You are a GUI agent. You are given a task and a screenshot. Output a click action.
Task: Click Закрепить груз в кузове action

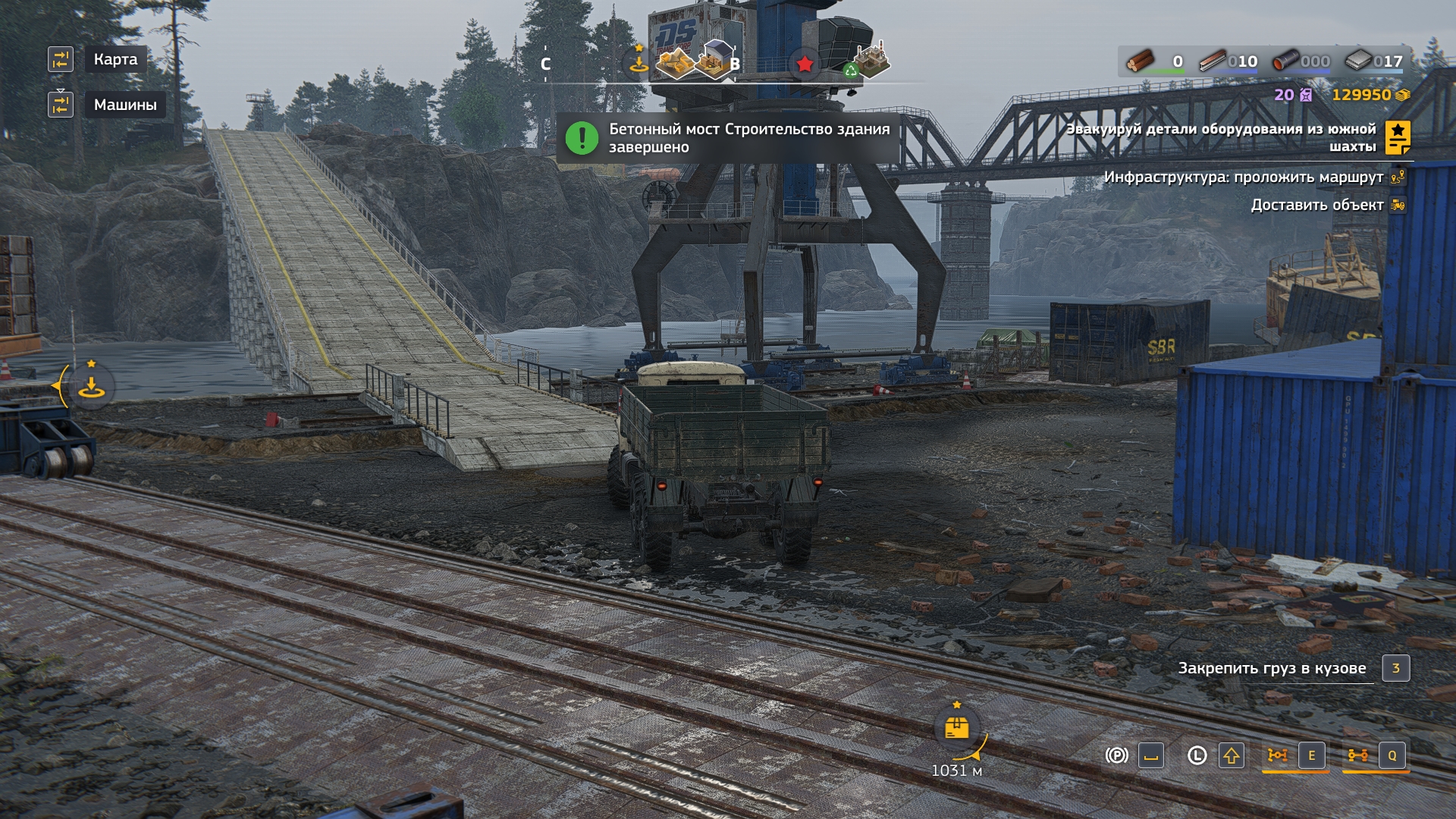pos(1272,668)
